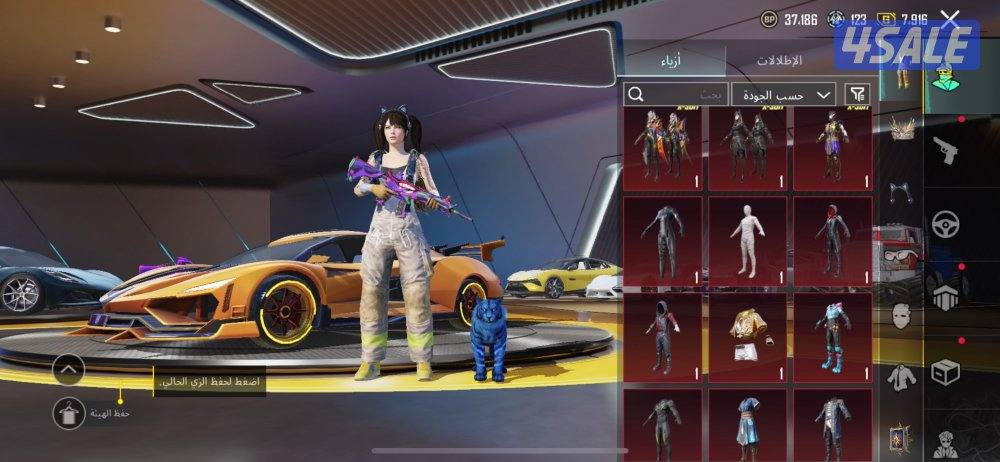Open the outfit filter options
Image resolution: width=1000 pixels, height=462 pixels.
[857, 95]
